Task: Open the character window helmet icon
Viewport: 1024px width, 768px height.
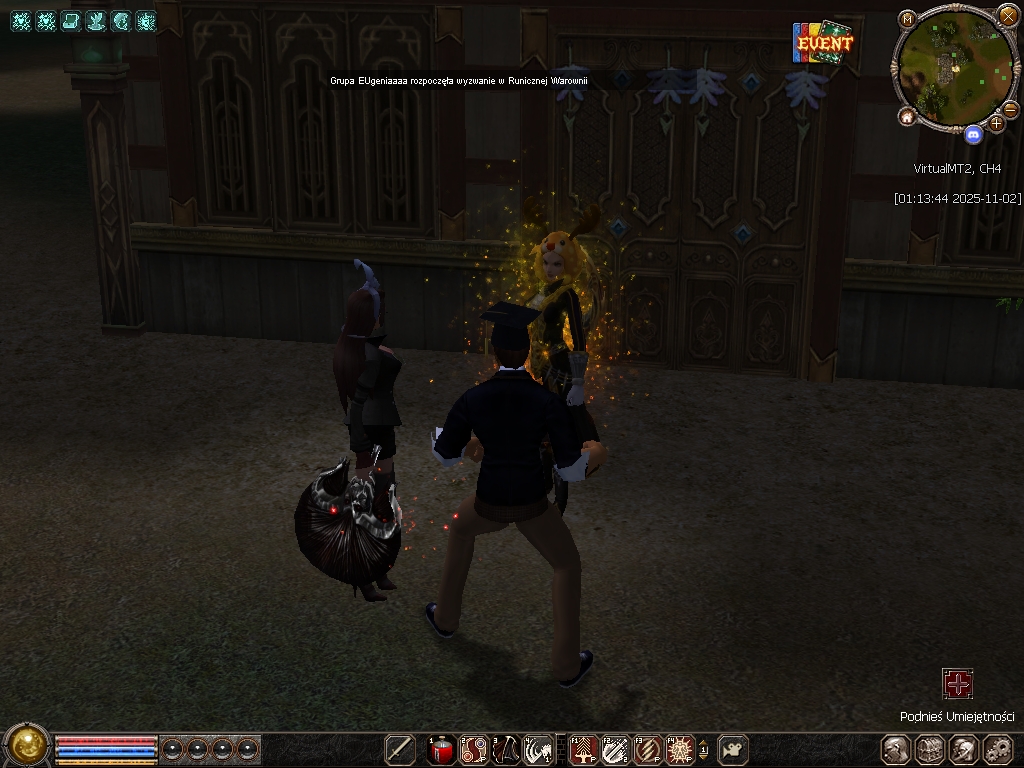Action: tap(896, 749)
